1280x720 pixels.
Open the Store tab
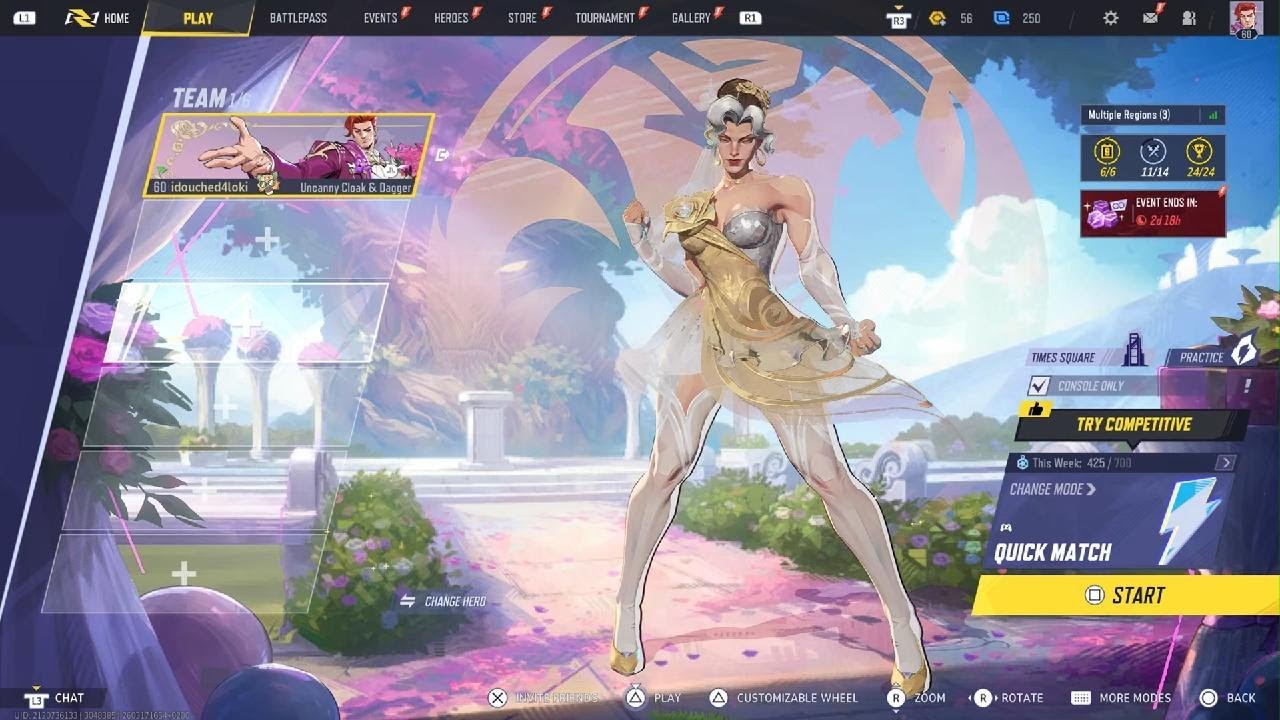pos(522,18)
